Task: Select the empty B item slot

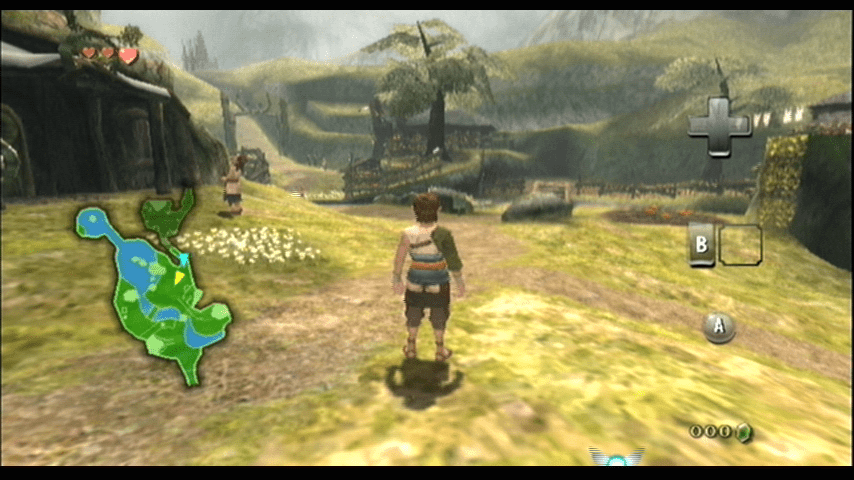Action: [x=740, y=245]
